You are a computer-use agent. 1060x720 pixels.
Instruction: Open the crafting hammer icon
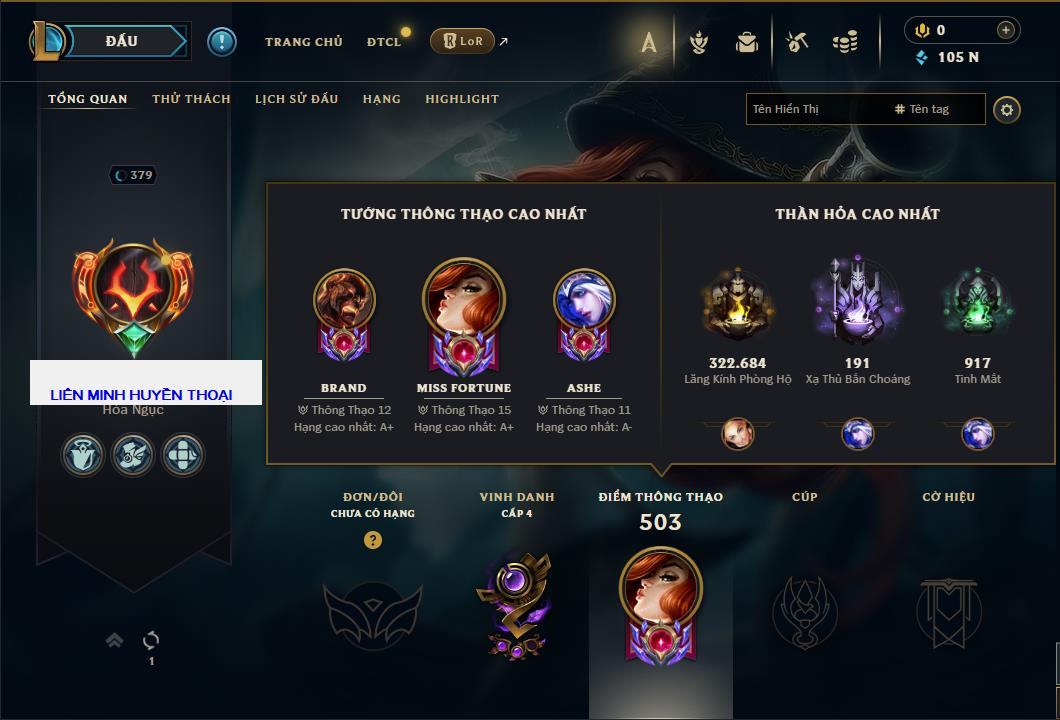(x=797, y=42)
